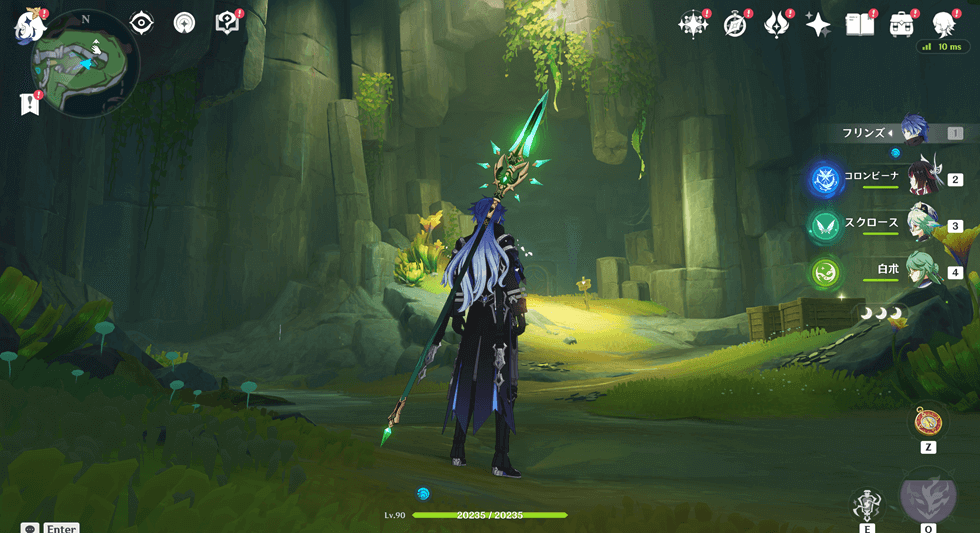Open the Paimon main menu
Viewport: 980px width, 533px height.
[x=27, y=27]
